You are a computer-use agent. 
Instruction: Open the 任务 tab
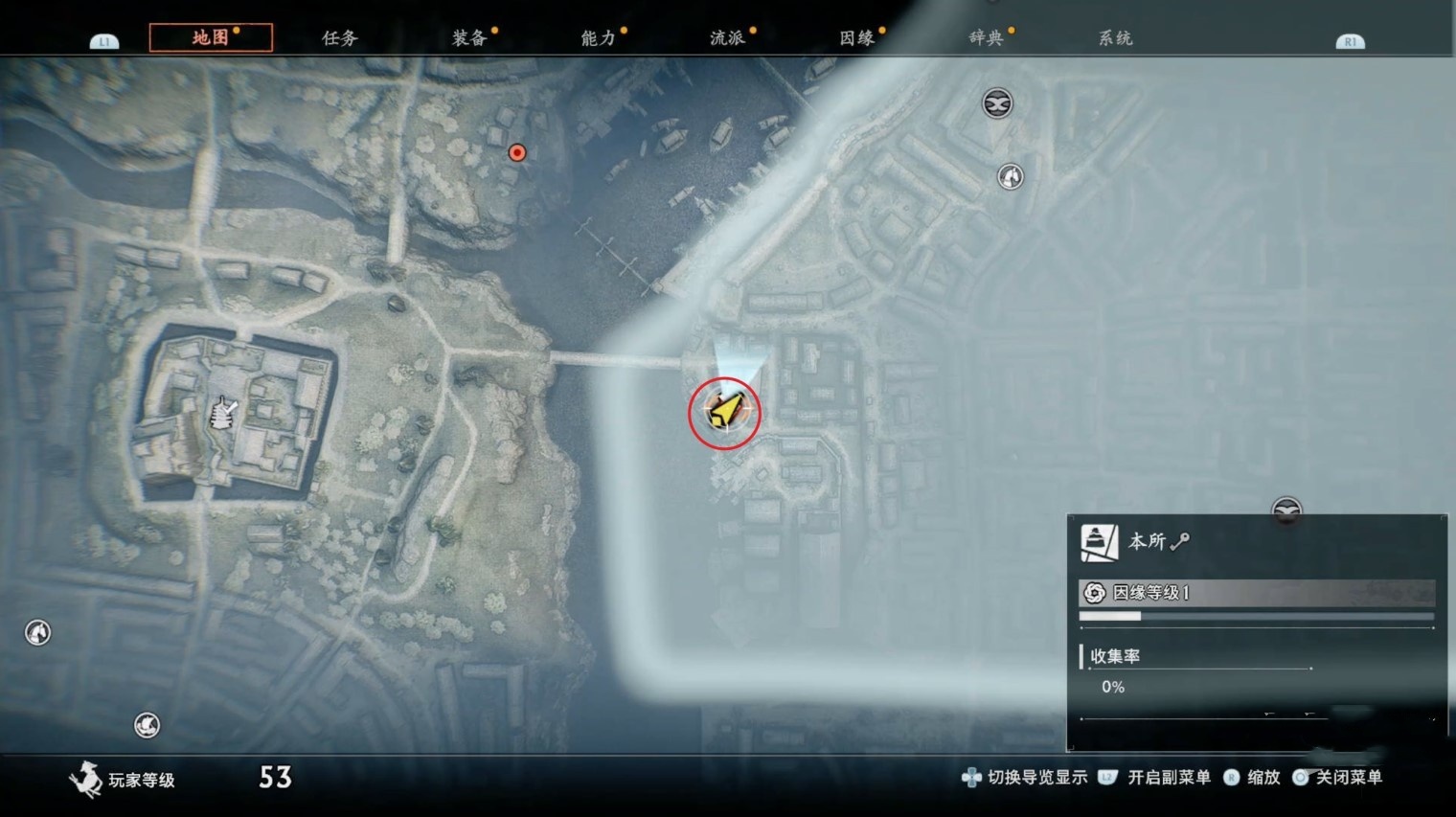[340, 38]
